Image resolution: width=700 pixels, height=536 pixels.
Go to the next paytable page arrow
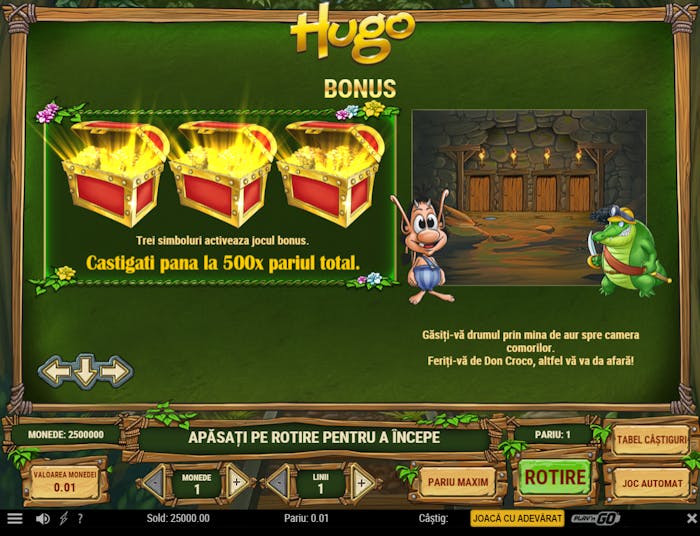coord(116,372)
